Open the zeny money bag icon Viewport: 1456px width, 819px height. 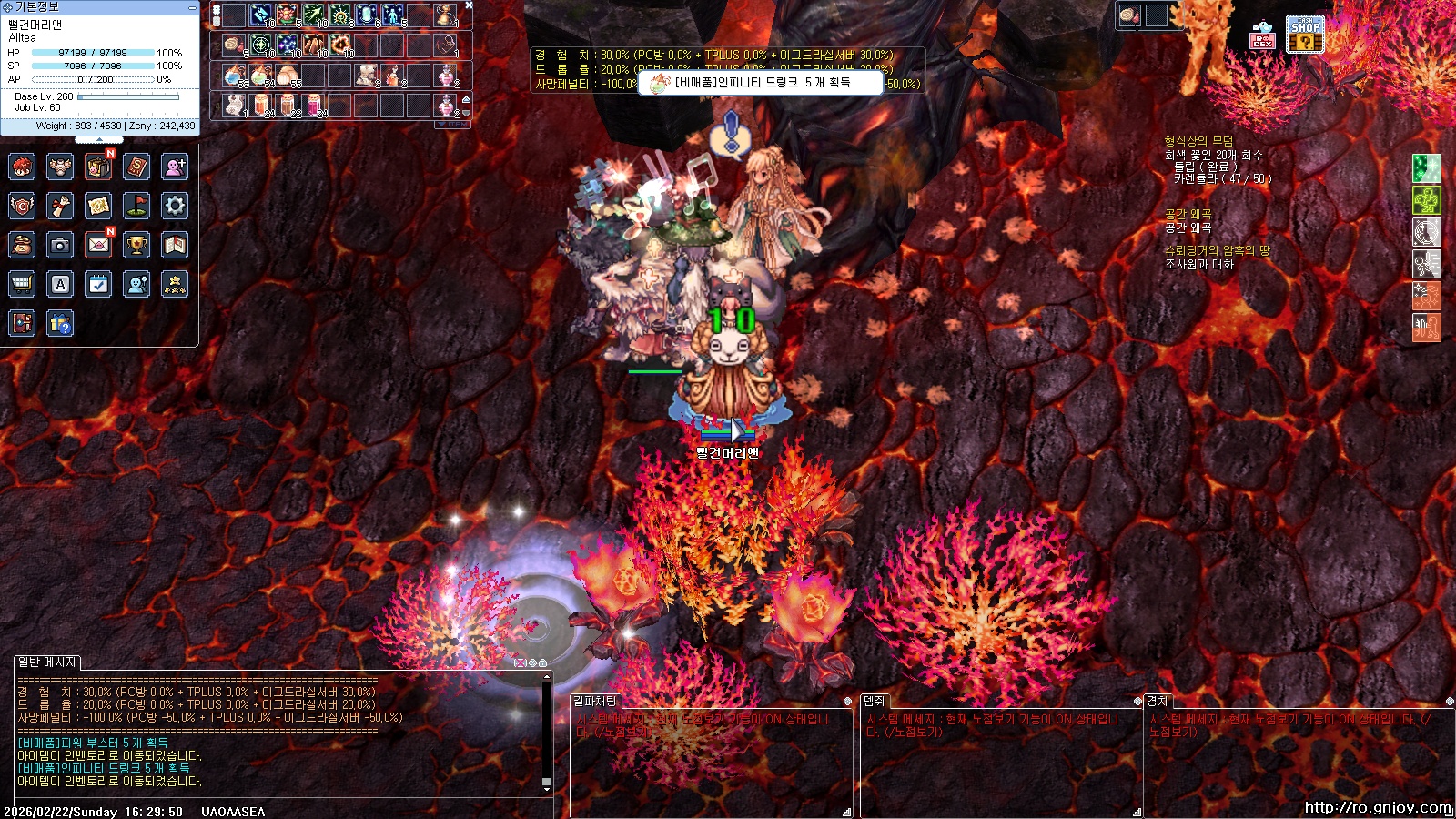(x=22, y=245)
